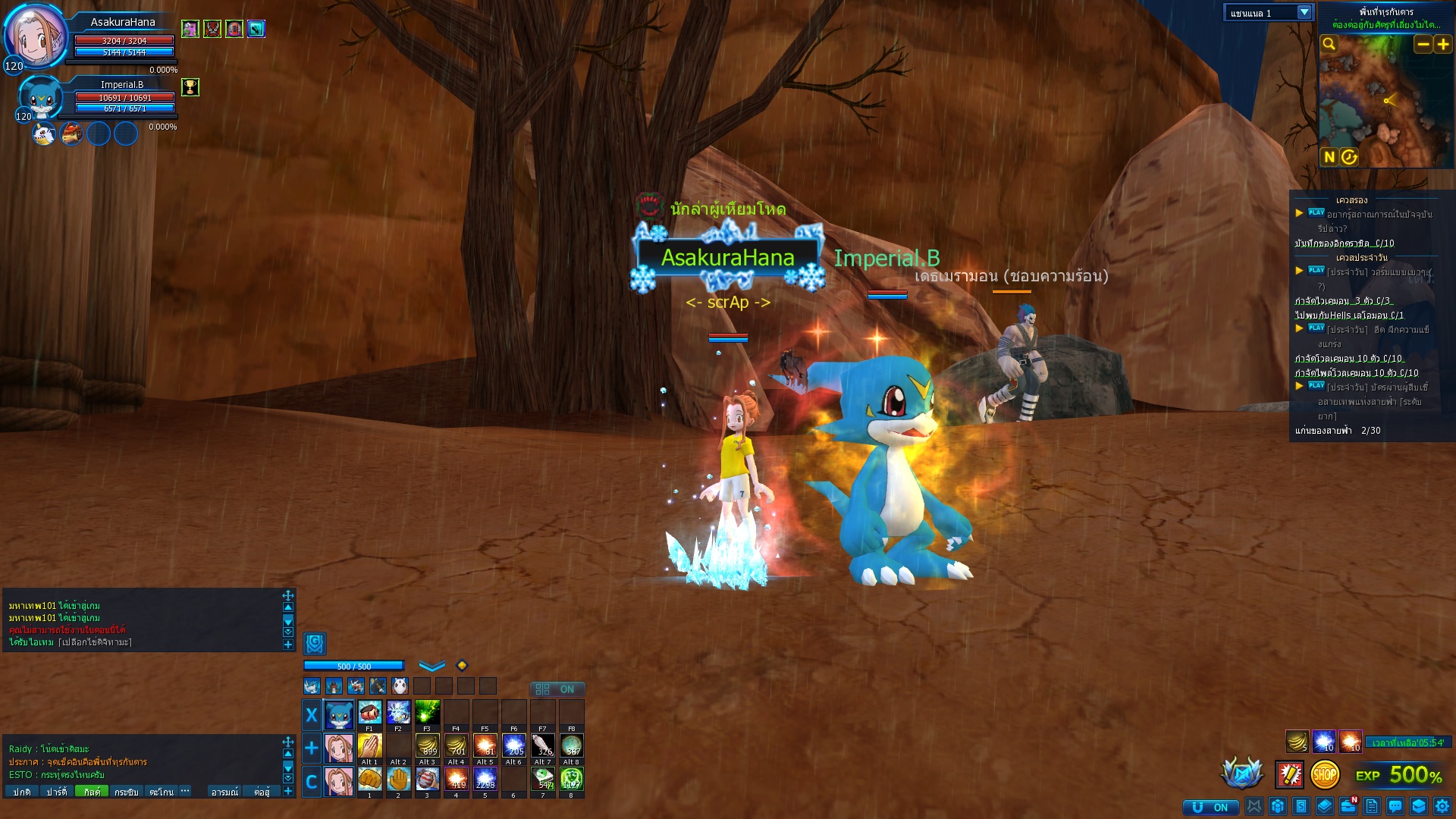Toggle the magnet auto-loot ON button
Image resolution: width=1456 pixels, height=819 pixels.
(1210, 807)
